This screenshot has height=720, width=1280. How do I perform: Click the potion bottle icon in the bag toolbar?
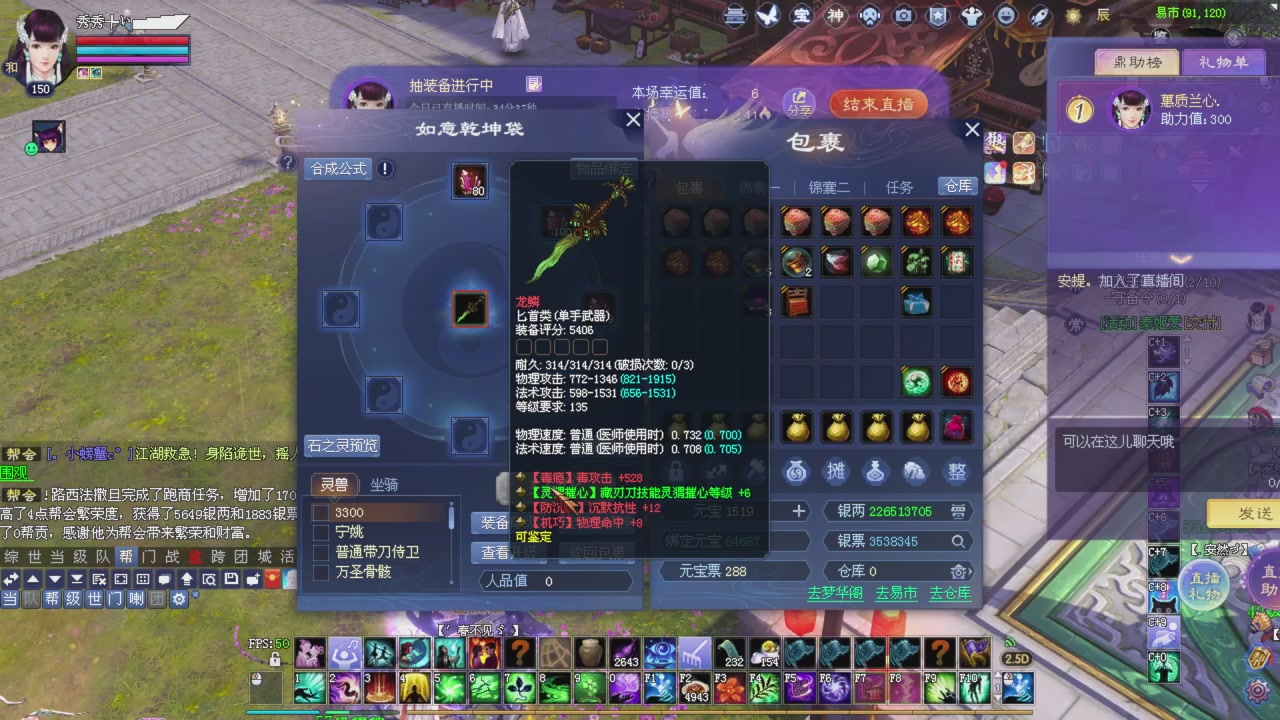(876, 473)
